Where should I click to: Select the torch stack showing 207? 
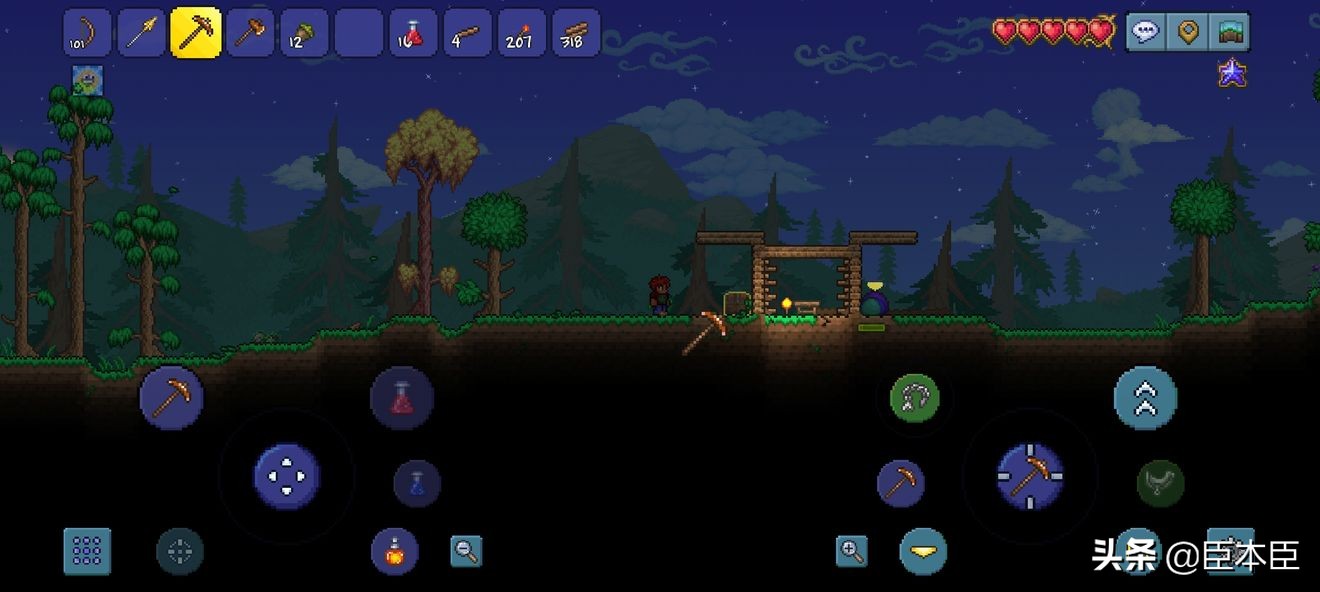[521, 33]
